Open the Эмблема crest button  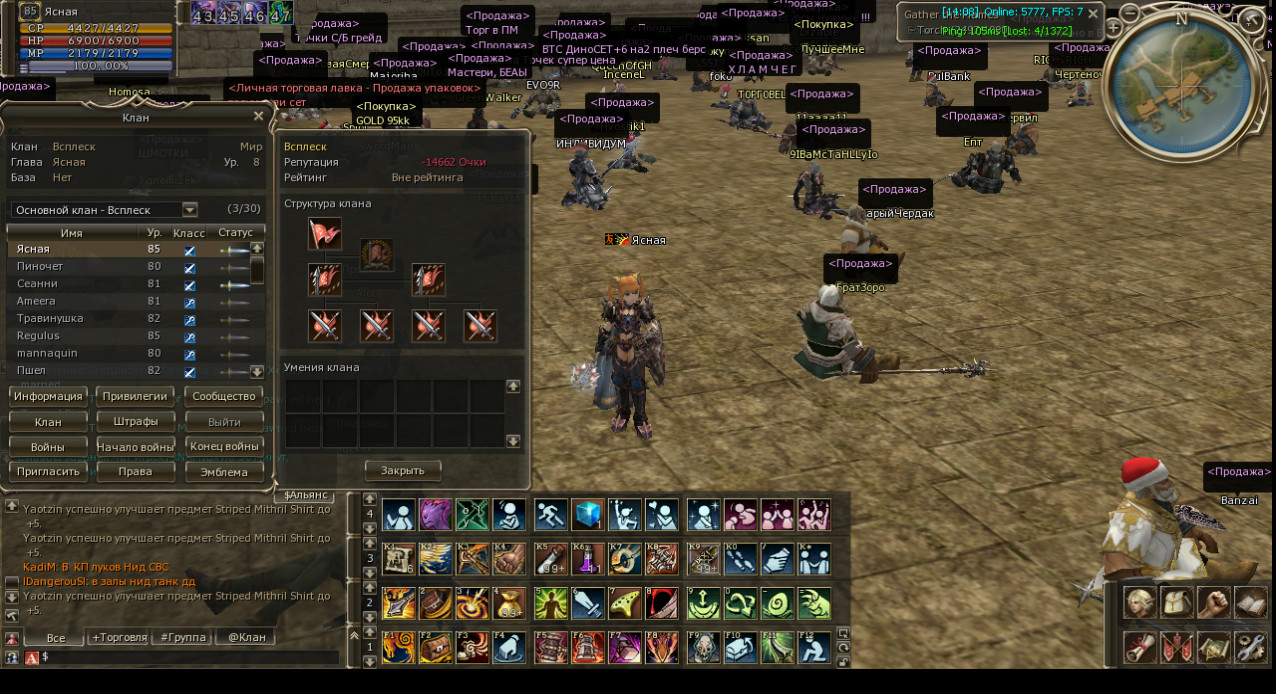(224, 472)
